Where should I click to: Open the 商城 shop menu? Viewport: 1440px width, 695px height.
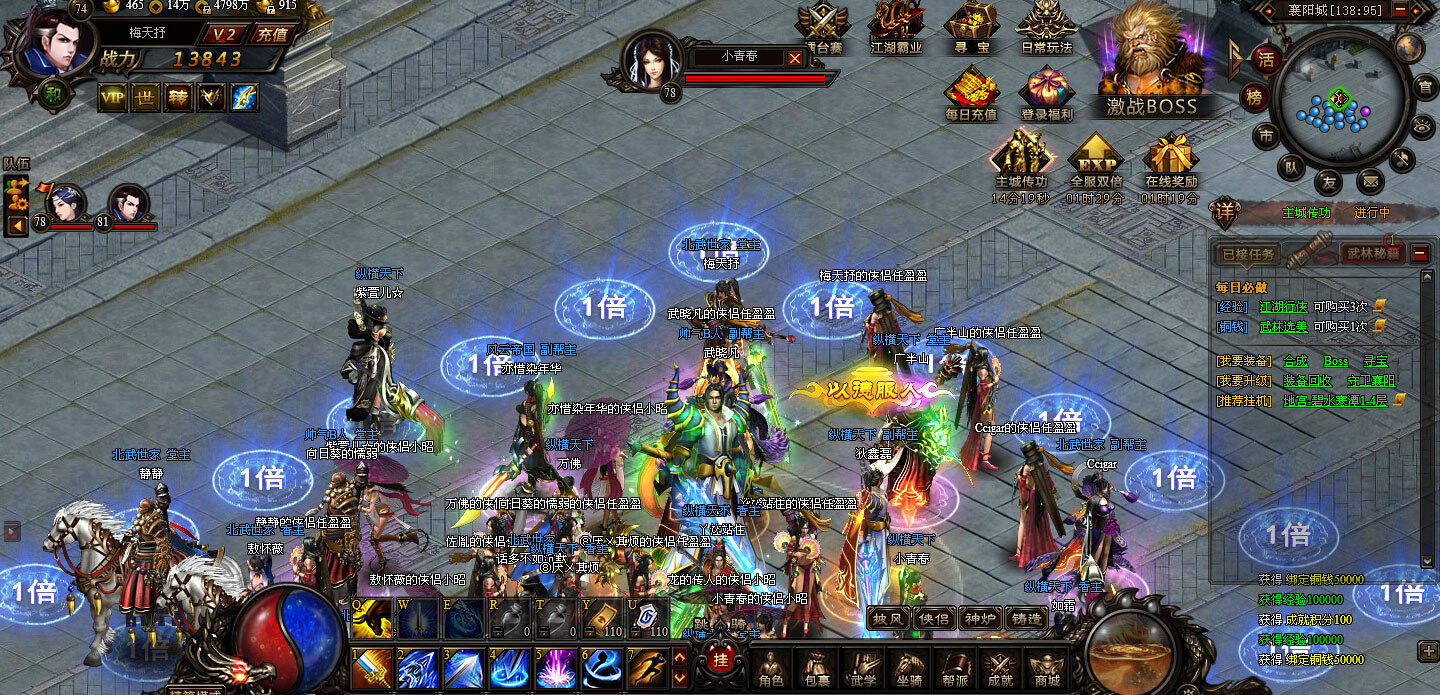[1046, 667]
